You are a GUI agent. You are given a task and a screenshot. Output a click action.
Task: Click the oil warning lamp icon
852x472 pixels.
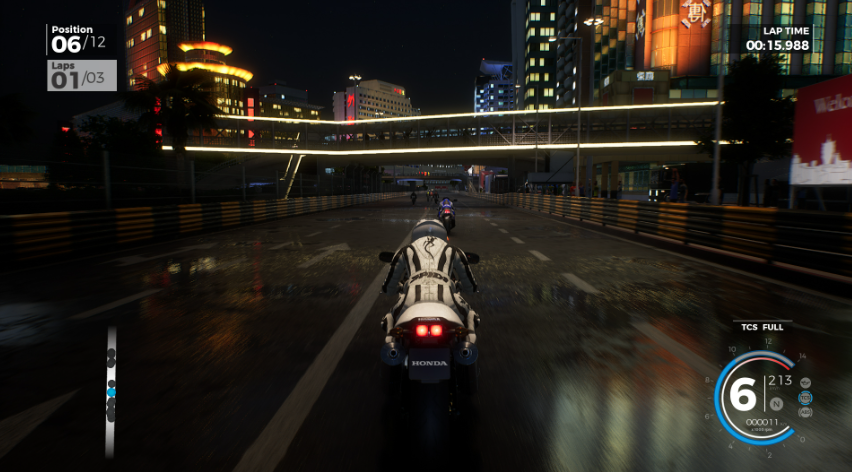(x=804, y=381)
